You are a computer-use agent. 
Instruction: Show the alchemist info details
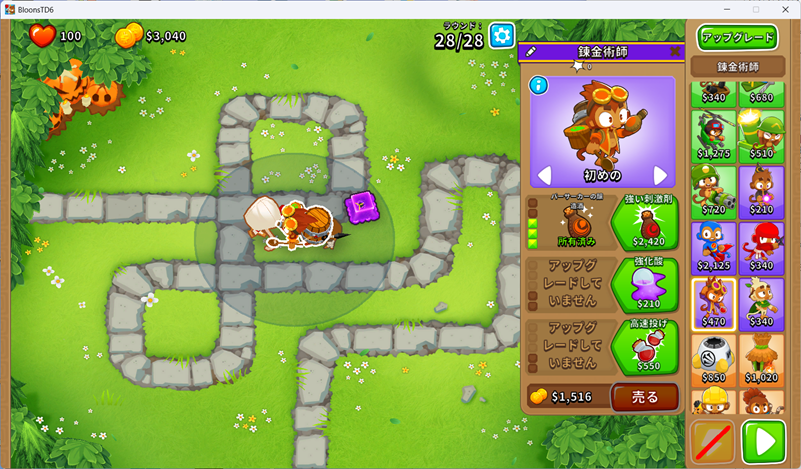pyautogui.click(x=538, y=85)
